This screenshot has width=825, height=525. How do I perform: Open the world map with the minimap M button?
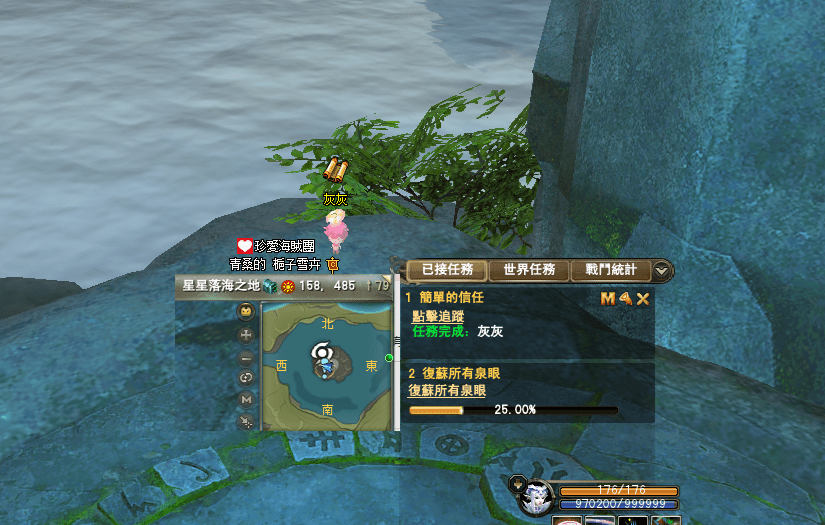click(x=246, y=400)
